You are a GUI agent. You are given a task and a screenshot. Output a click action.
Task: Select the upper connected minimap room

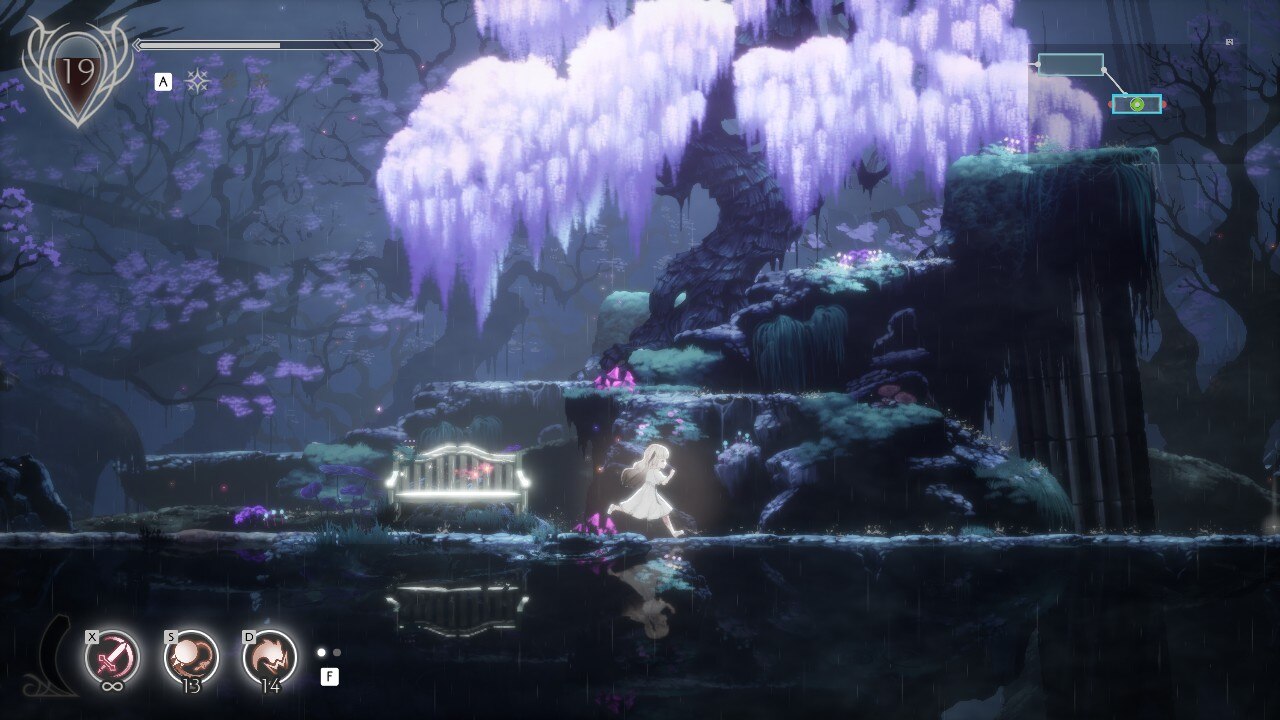pyautogui.click(x=1070, y=65)
